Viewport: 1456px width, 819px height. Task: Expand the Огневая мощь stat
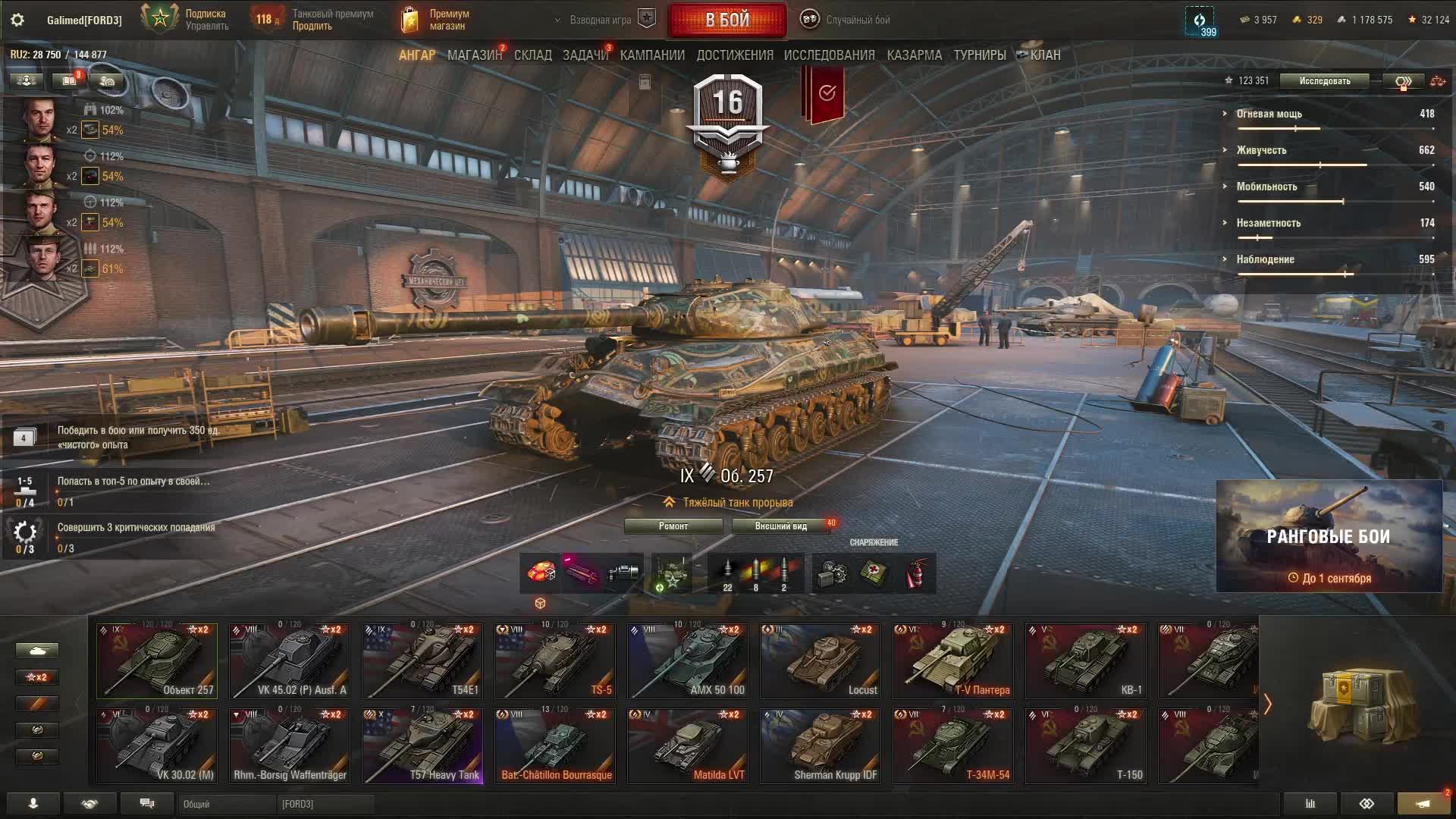click(1269, 114)
